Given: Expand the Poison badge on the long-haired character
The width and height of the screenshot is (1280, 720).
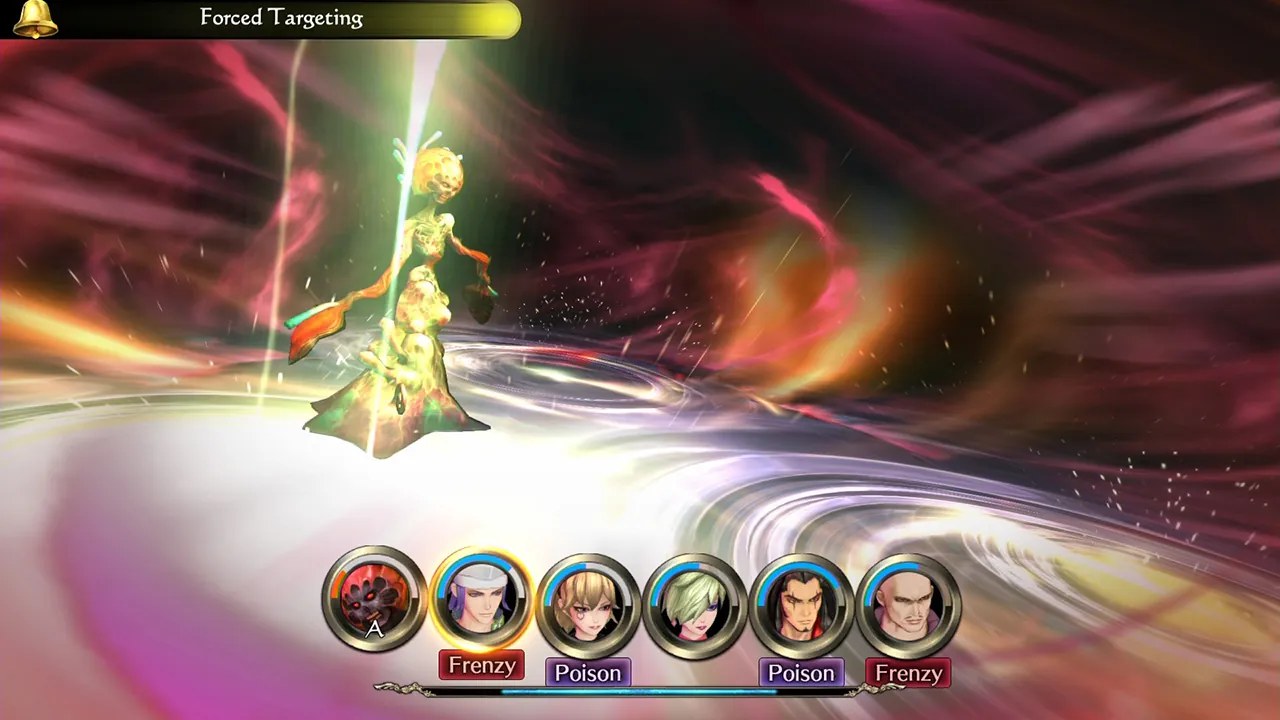Looking at the screenshot, I should pos(801,673).
